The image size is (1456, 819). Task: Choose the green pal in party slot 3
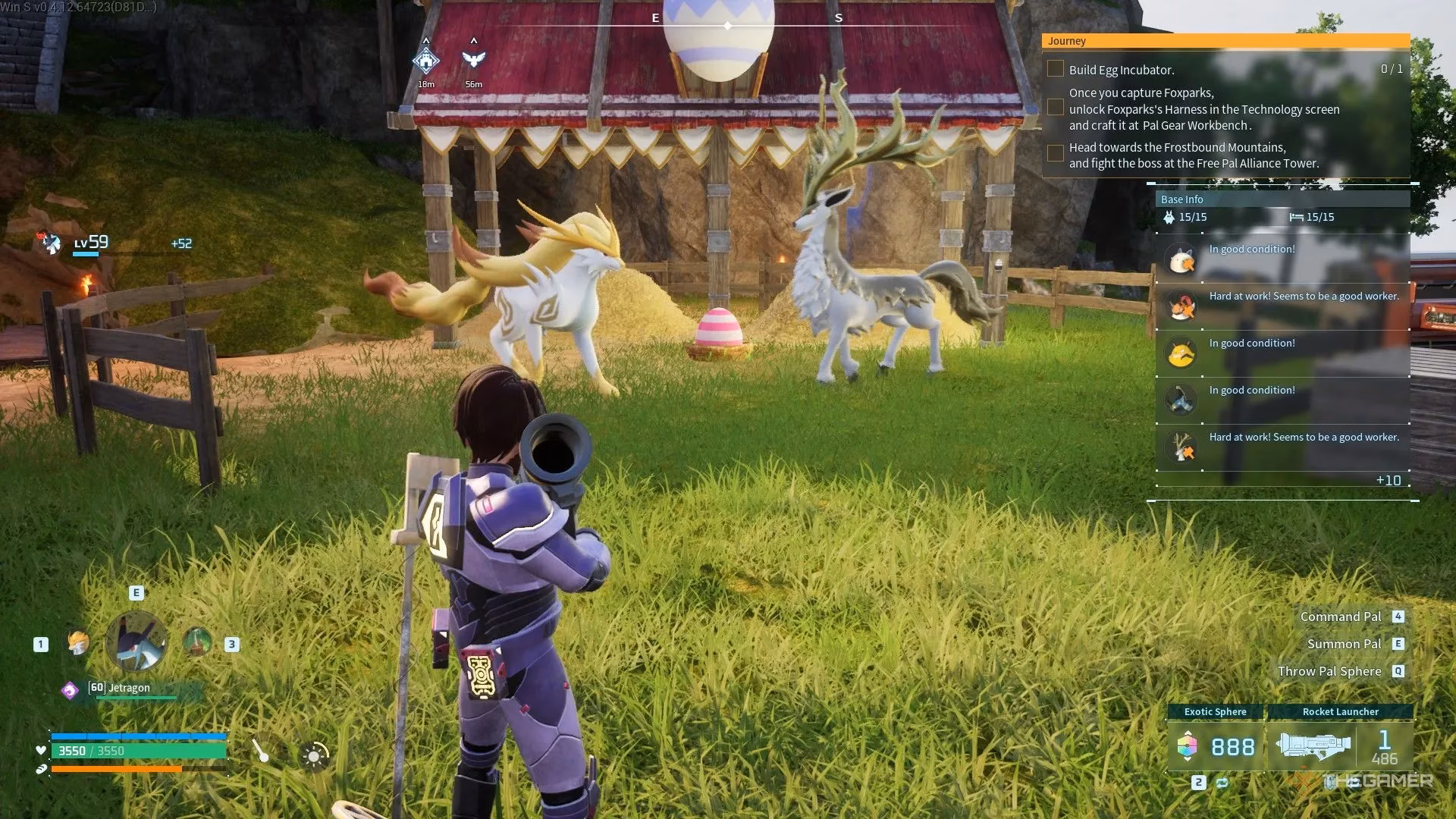pos(197,642)
